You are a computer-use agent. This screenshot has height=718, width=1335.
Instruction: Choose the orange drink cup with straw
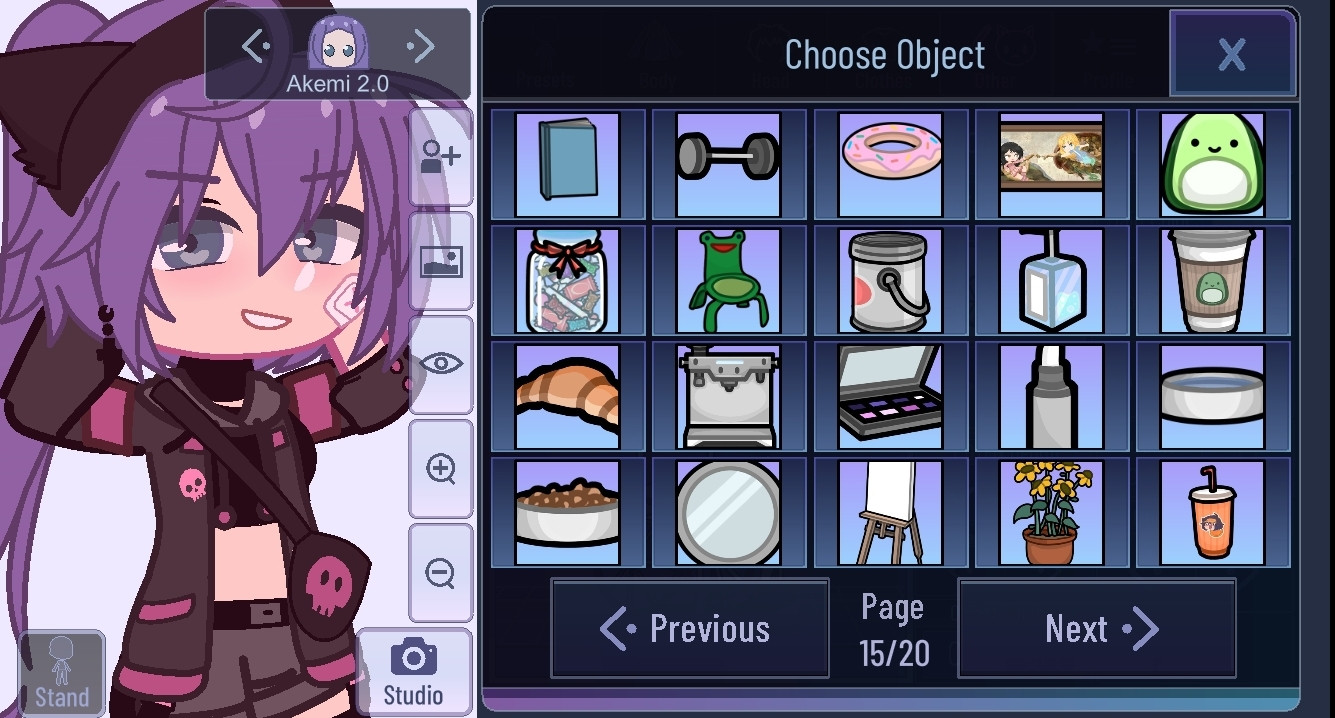pos(1212,513)
